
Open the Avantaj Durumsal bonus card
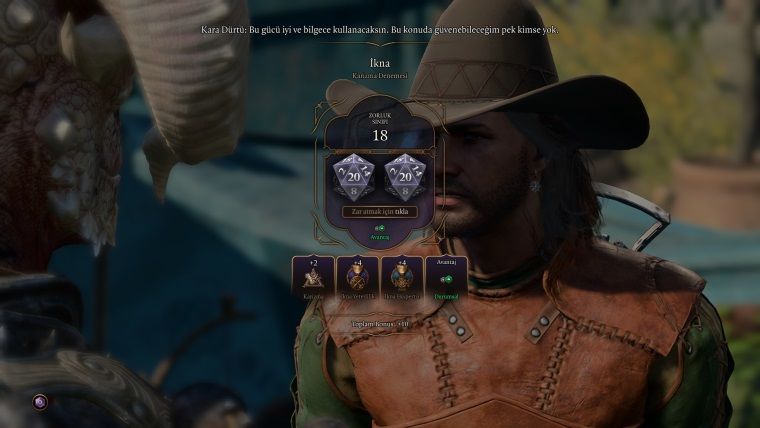pos(446,278)
